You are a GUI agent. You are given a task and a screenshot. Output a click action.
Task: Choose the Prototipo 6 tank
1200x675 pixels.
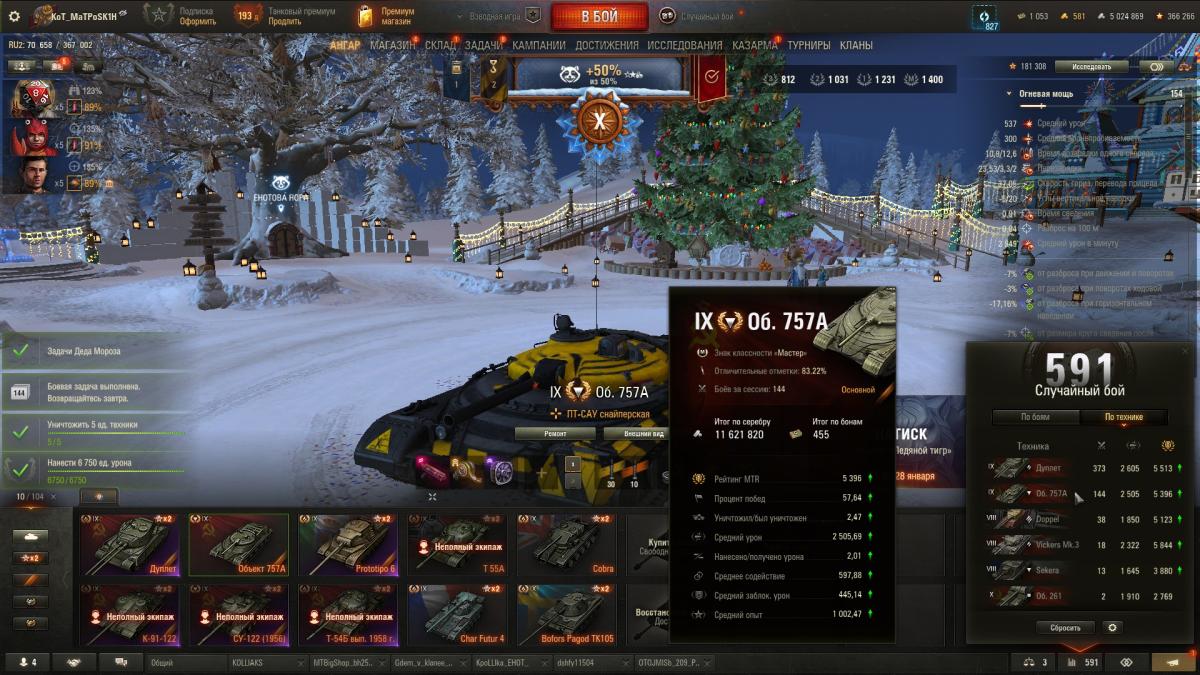pyautogui.click(x=347, y=545)
